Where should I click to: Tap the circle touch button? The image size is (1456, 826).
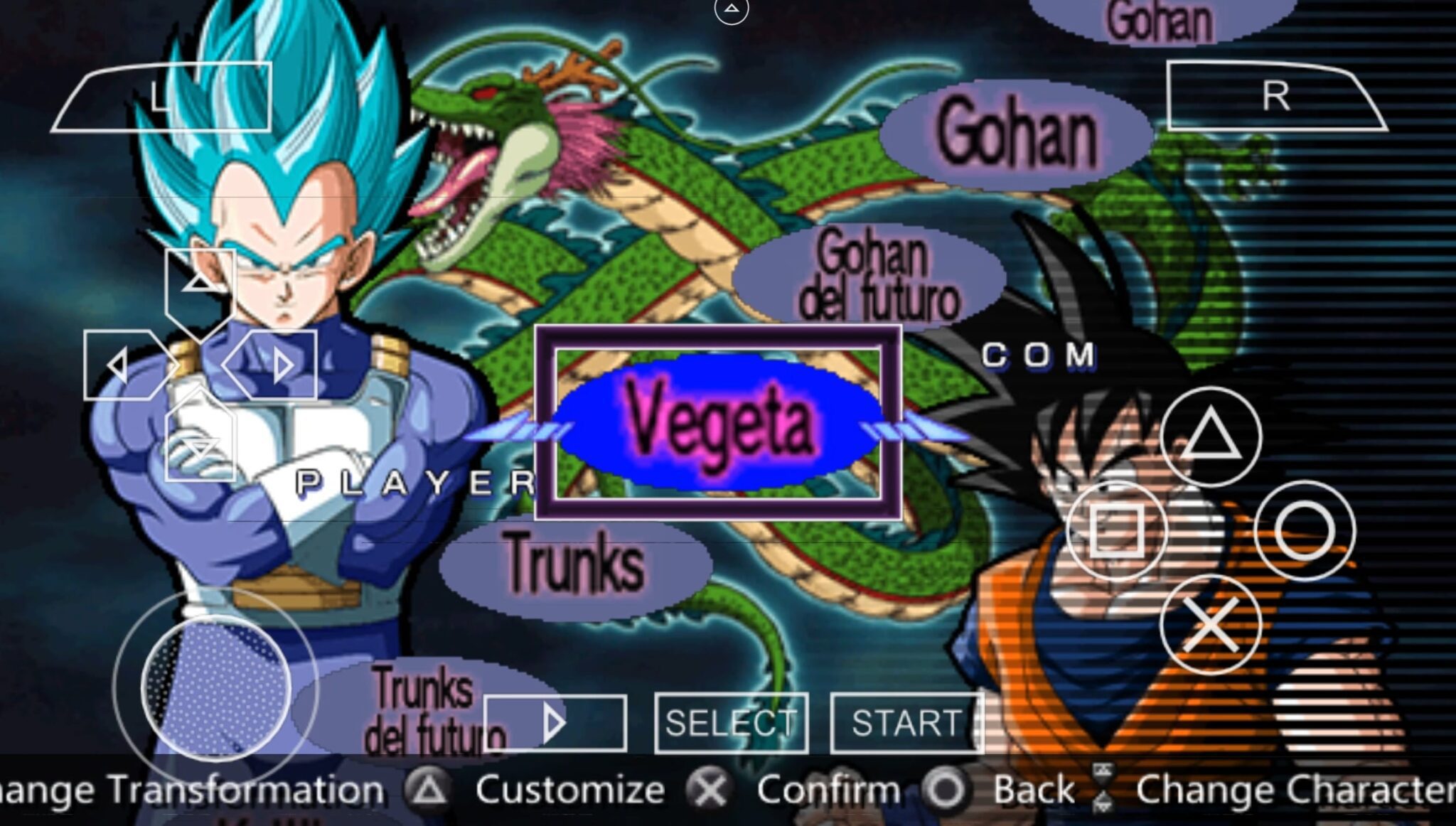[1305, 530]
